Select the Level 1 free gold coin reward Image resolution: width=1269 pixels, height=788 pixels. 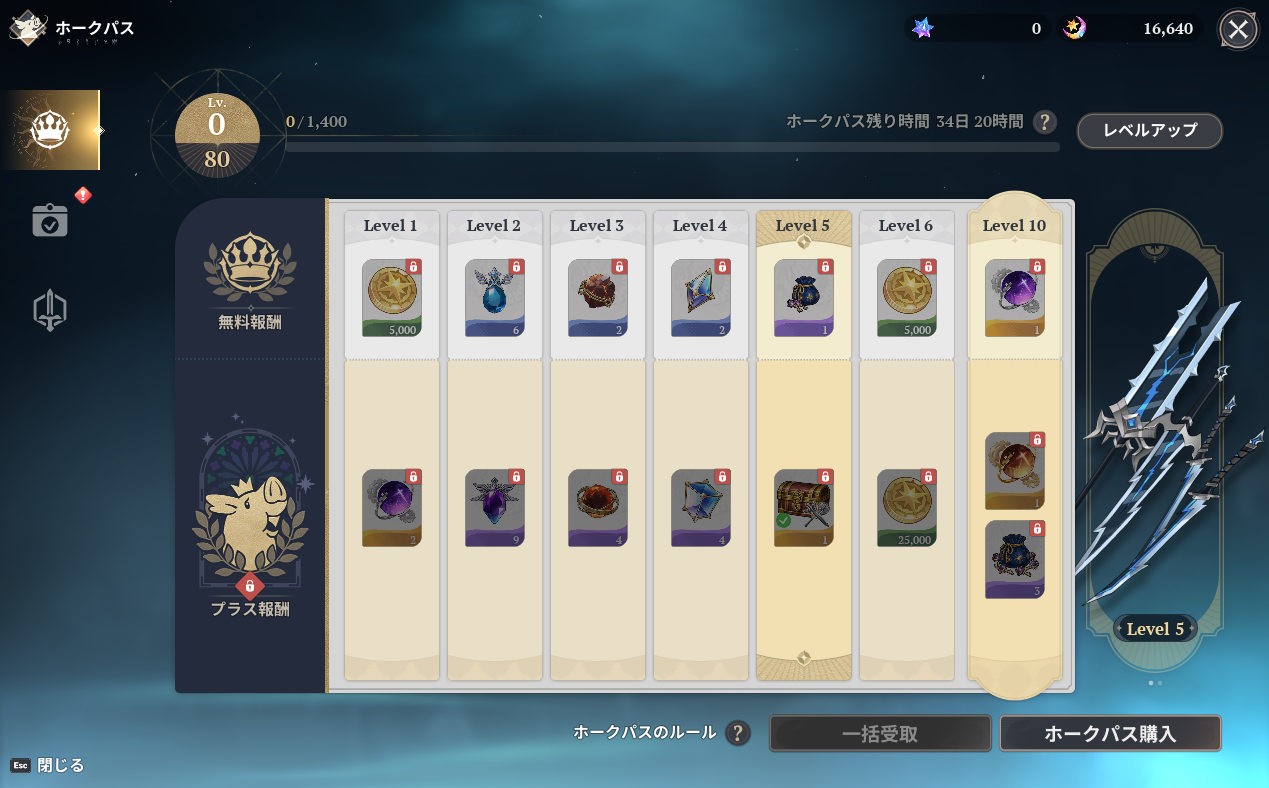(x=392, y=298)
